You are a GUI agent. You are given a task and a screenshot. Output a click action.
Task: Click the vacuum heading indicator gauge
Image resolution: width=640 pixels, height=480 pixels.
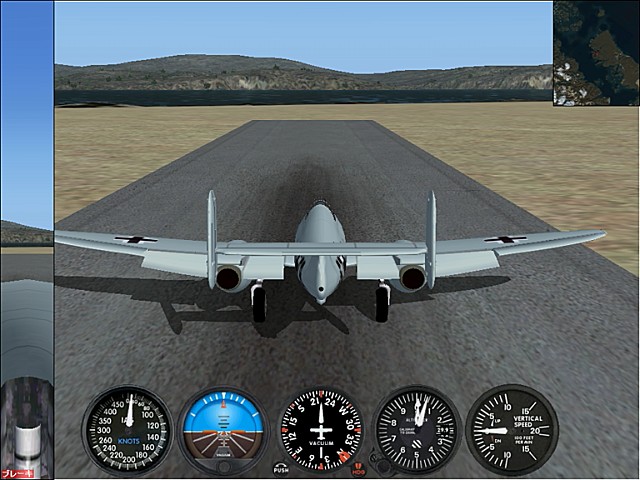[320, 430]
